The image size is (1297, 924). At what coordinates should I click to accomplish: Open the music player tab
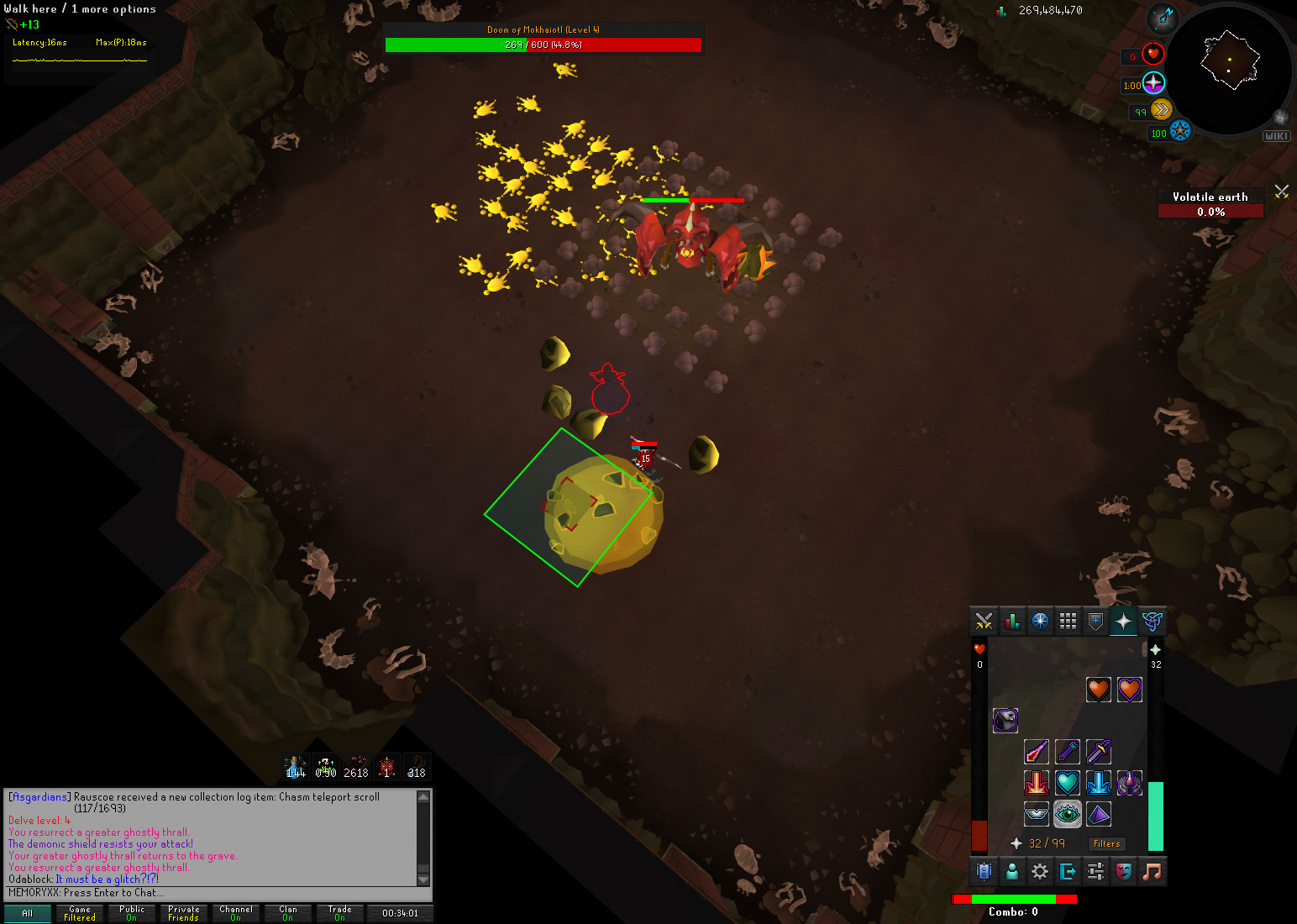pyautogui.click(x=1152, y=872)
